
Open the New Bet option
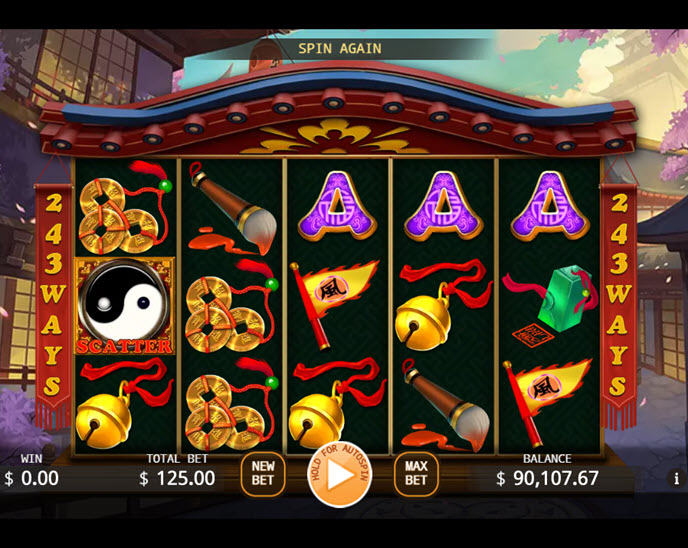(263, 474)
